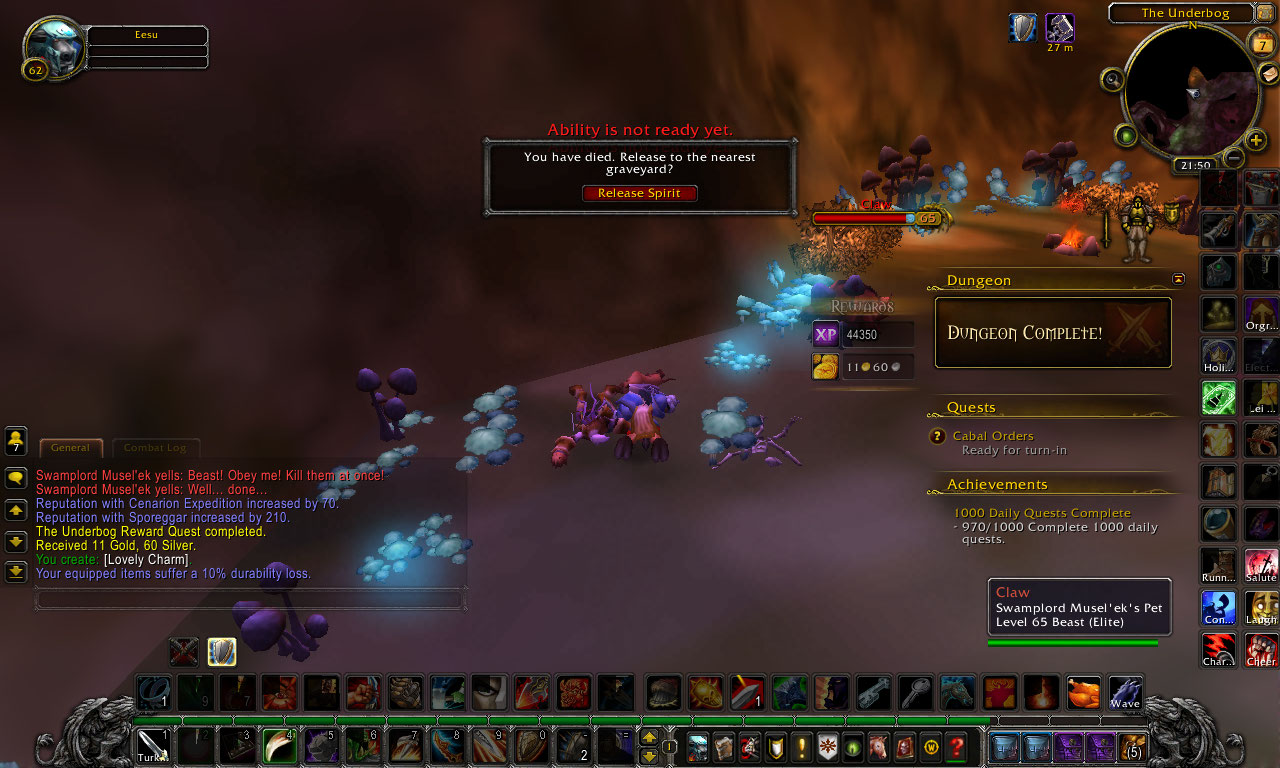
Task: Open the calendar showing day 7
Action: coord(1261,44)
